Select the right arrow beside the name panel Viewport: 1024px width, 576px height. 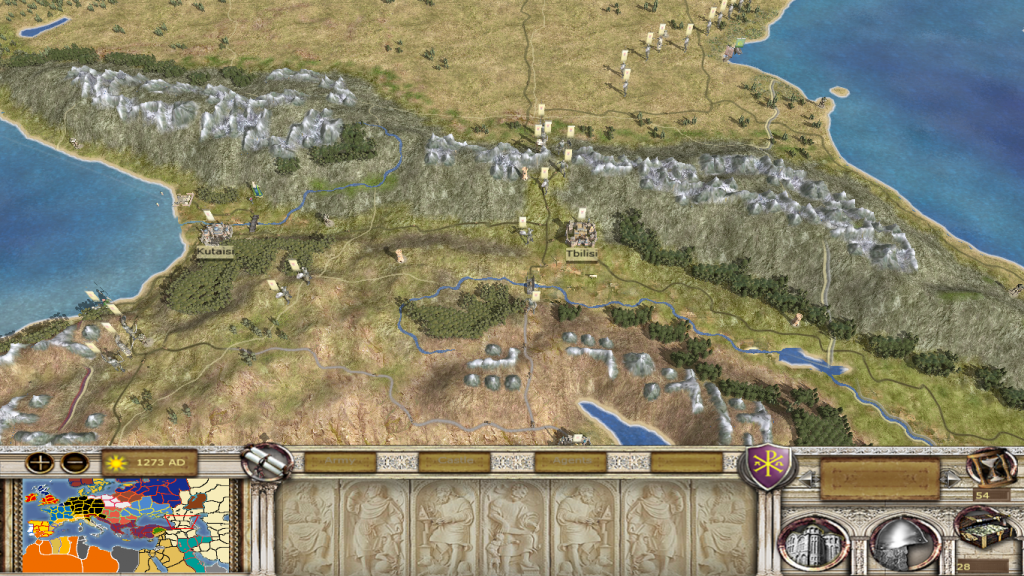(x=951, y=480)
